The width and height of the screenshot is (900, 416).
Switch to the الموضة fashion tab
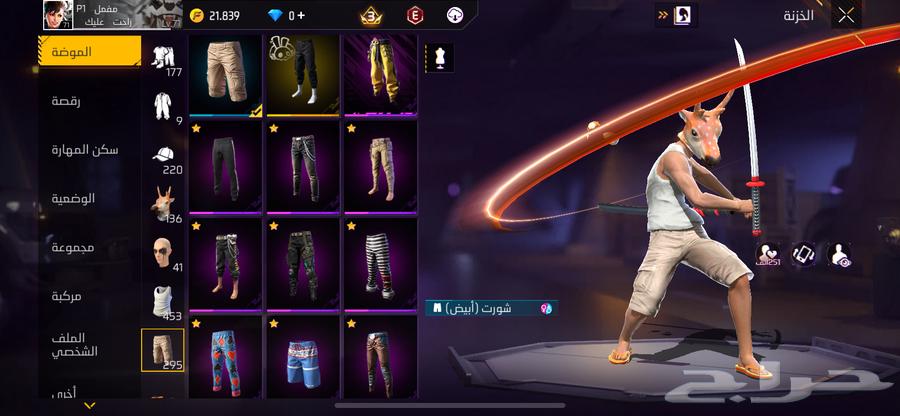(90, 52)
